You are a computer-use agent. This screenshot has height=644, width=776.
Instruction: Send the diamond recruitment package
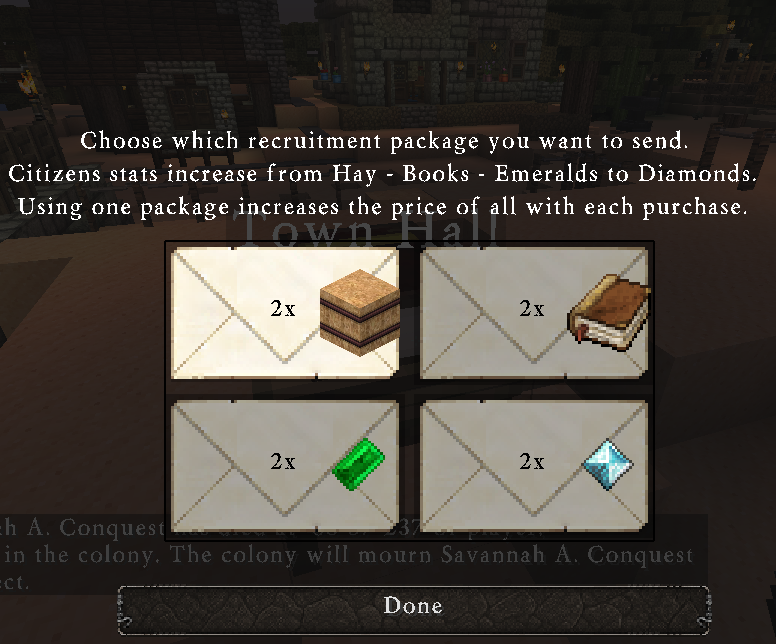pos(535,464)
